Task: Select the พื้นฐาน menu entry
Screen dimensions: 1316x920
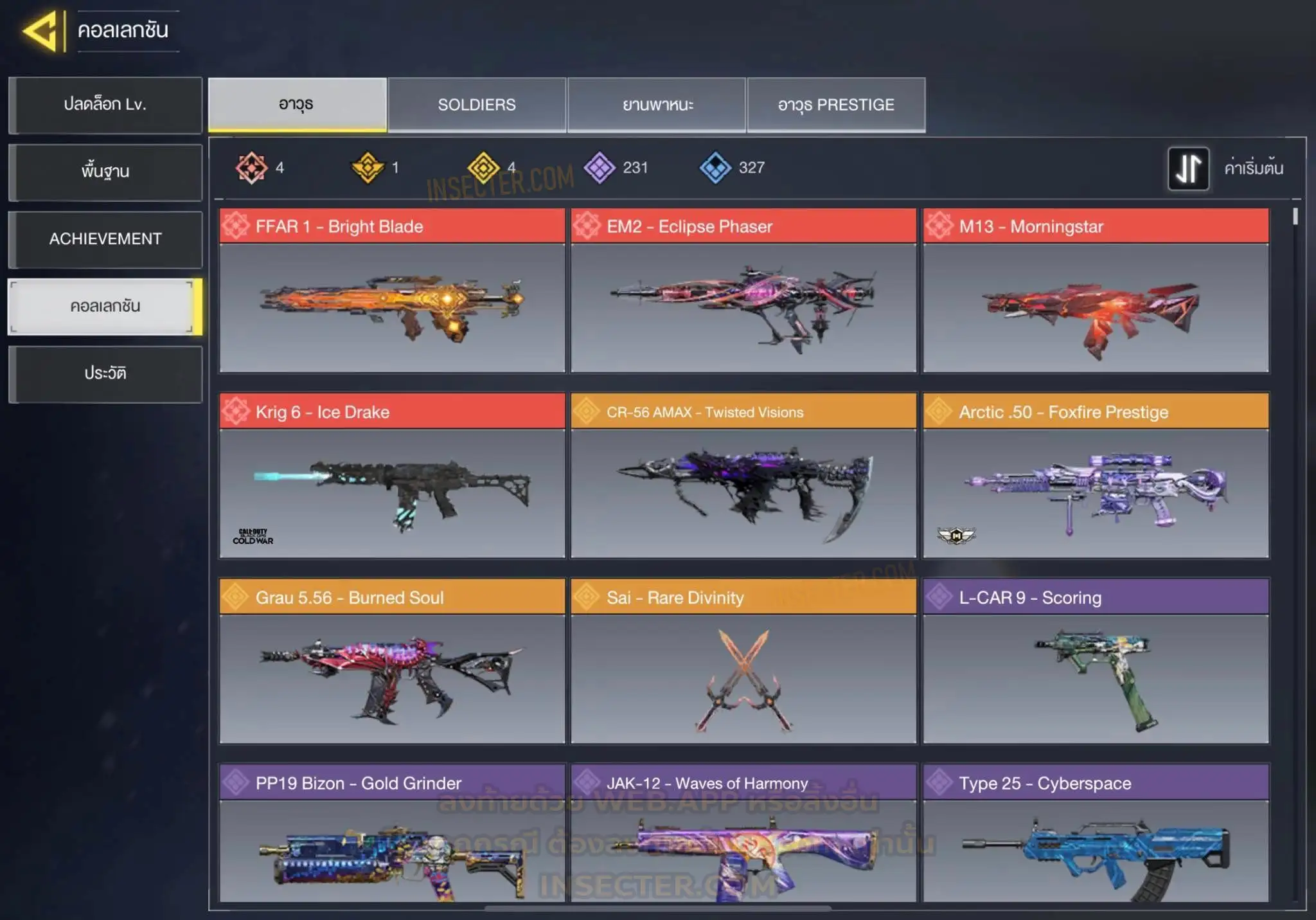Action: click(105, 172)
